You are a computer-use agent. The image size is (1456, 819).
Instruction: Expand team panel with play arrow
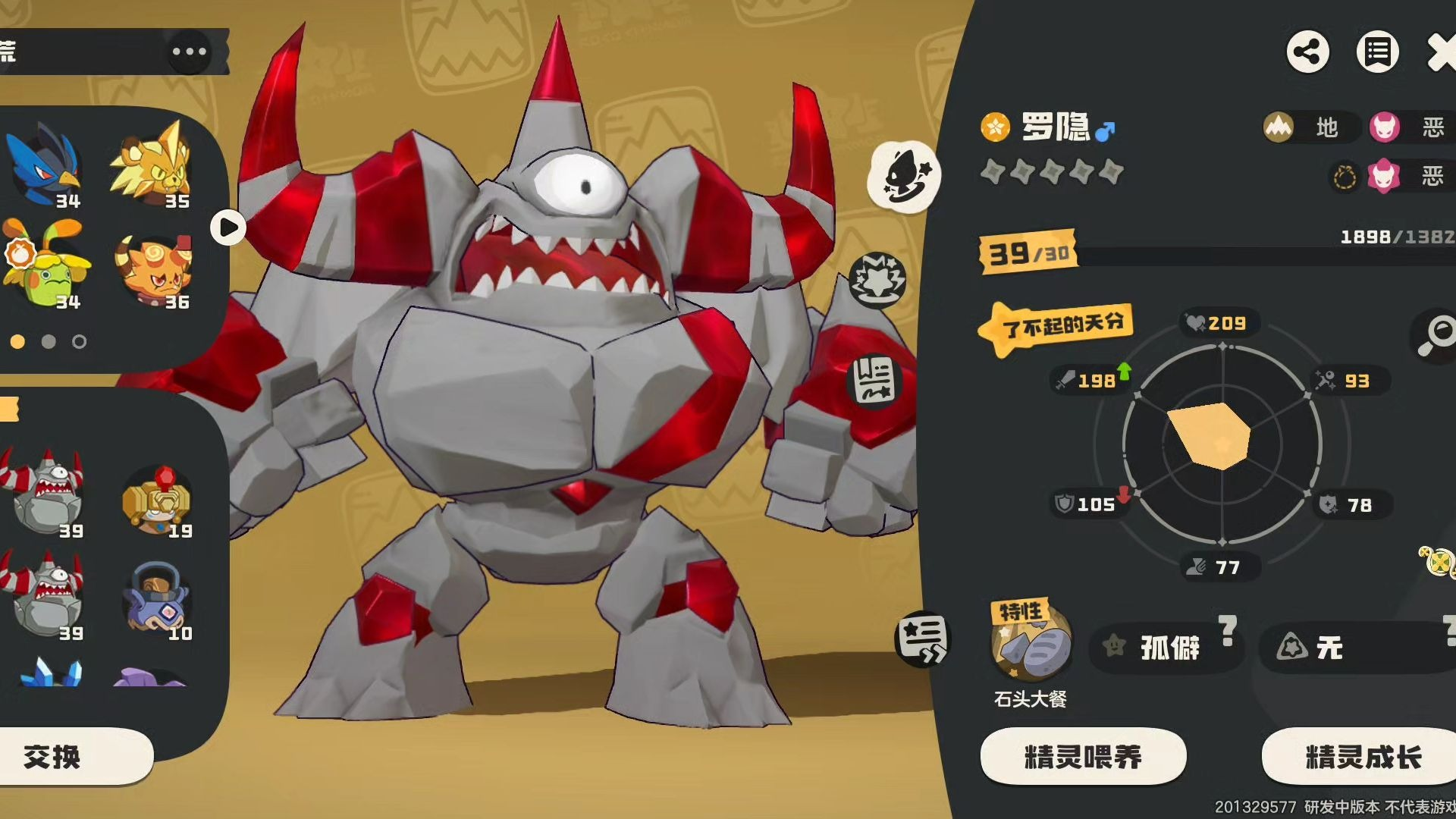pos(227,227)
